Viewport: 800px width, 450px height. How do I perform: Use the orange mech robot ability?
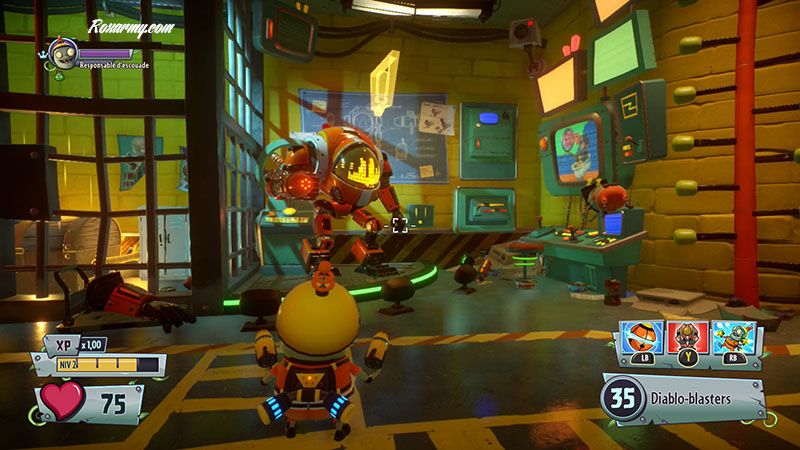point(687,339)
